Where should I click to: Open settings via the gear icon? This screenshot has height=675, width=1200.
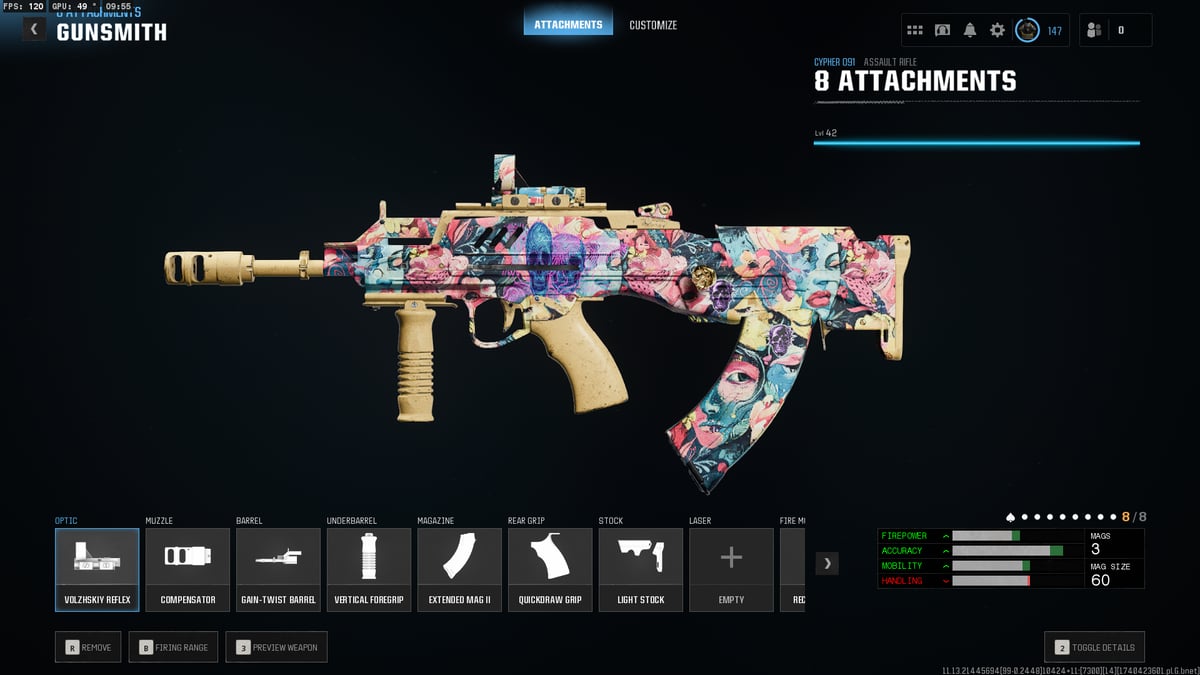coord(997,30)
